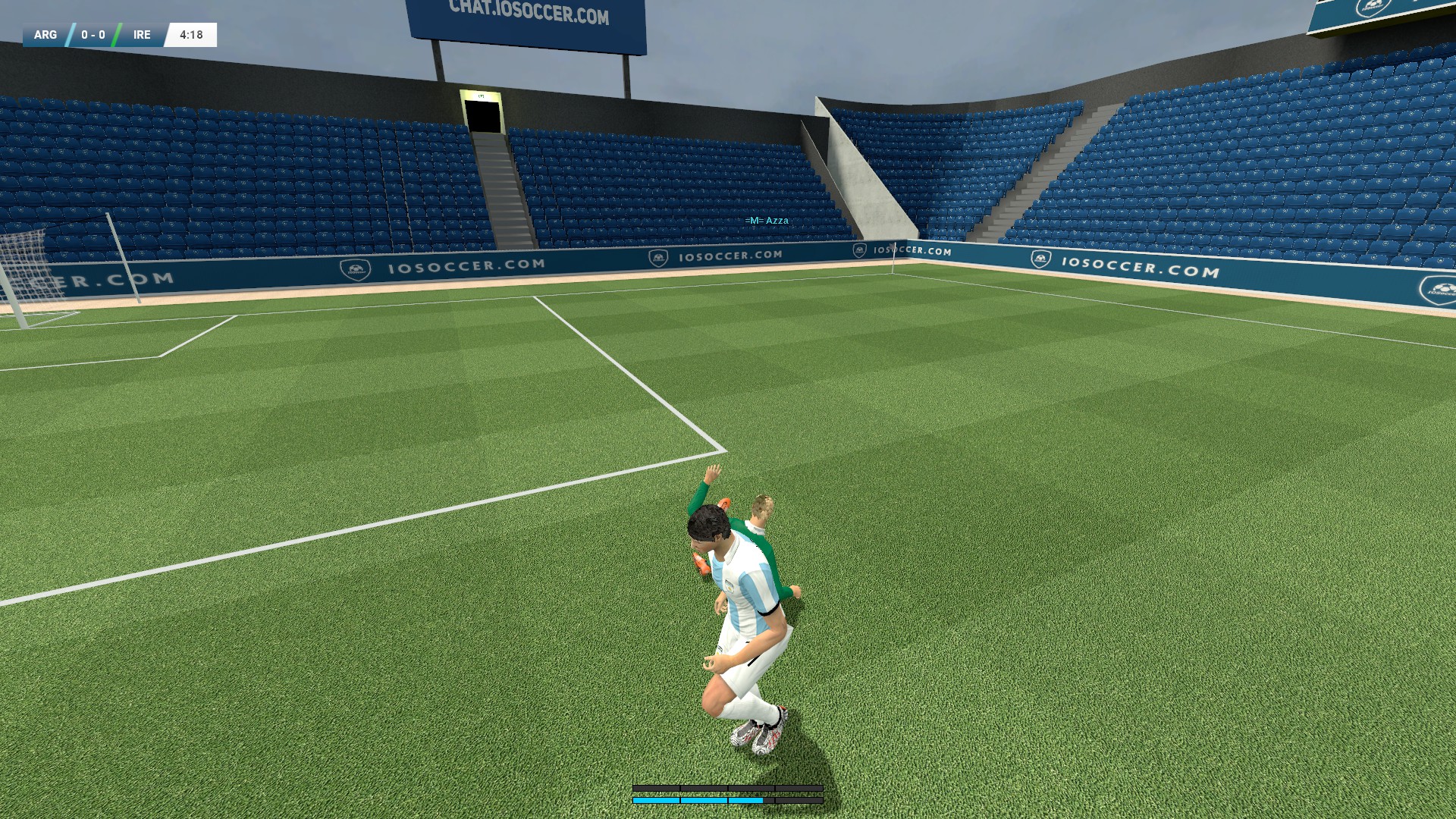This screenshot has width=1456, height=819.
Task: Click the blue stamina bar at the bottom
Action: click(698, 800)
